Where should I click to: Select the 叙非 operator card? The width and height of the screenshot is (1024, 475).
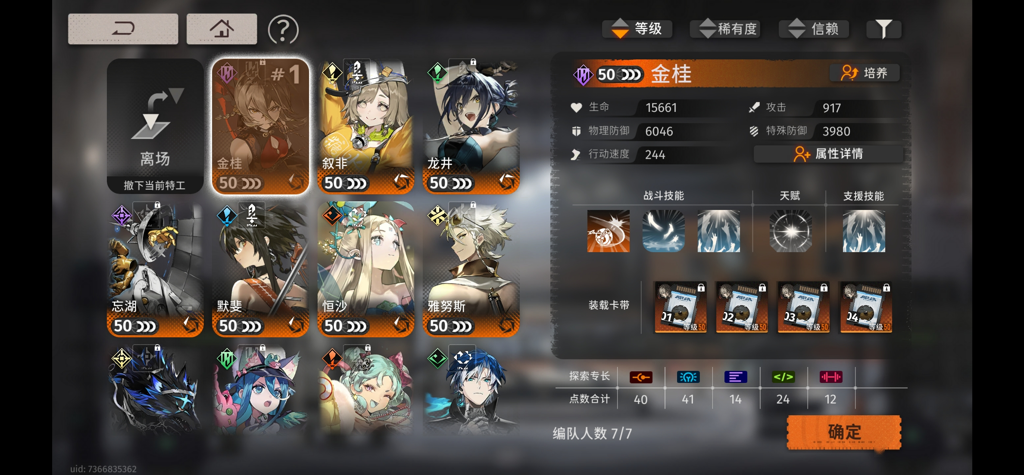point(365,126)
